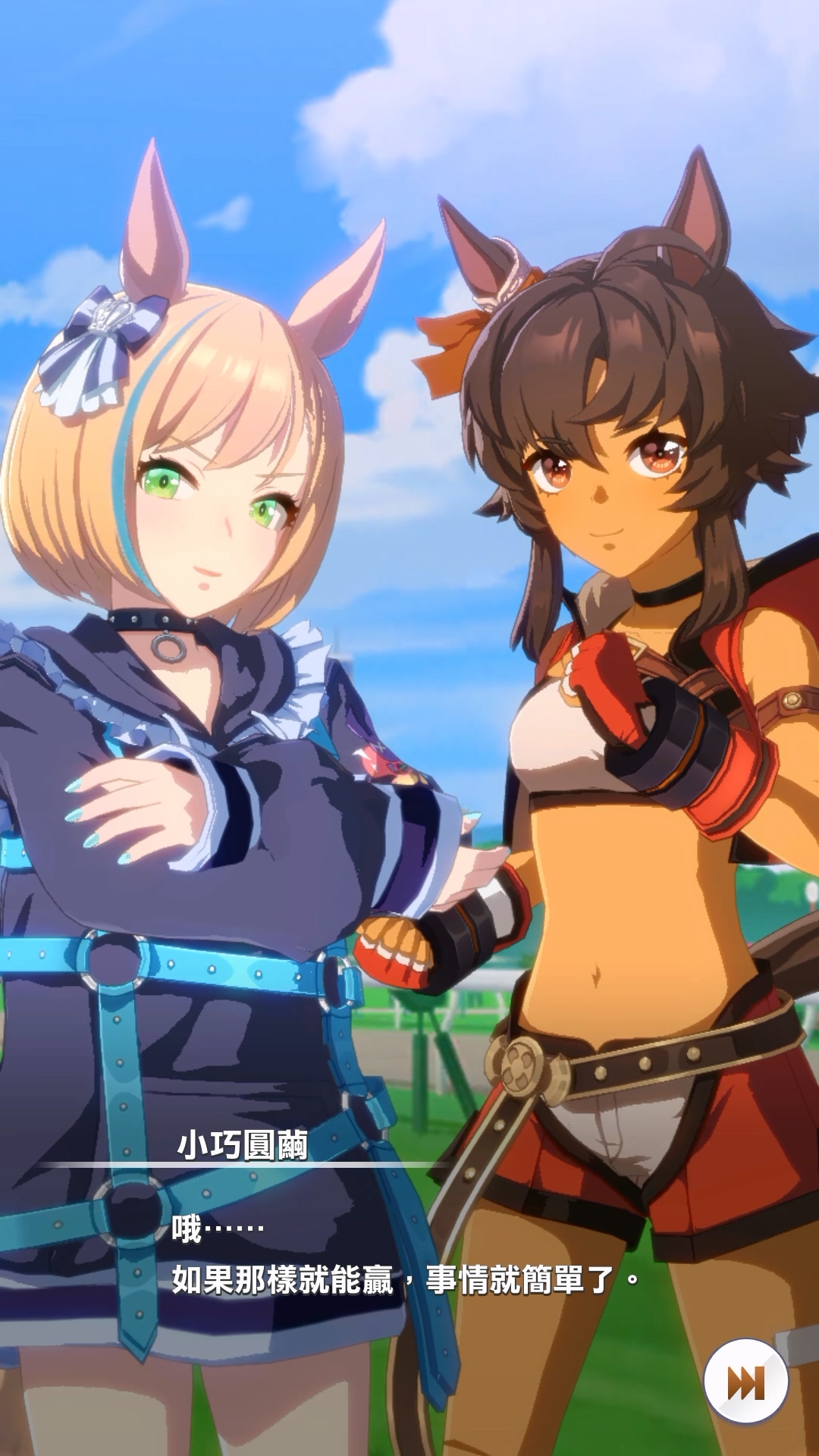Skip the story scene with the fast-forward button

pyautogui.click(x=745, y=1382)
